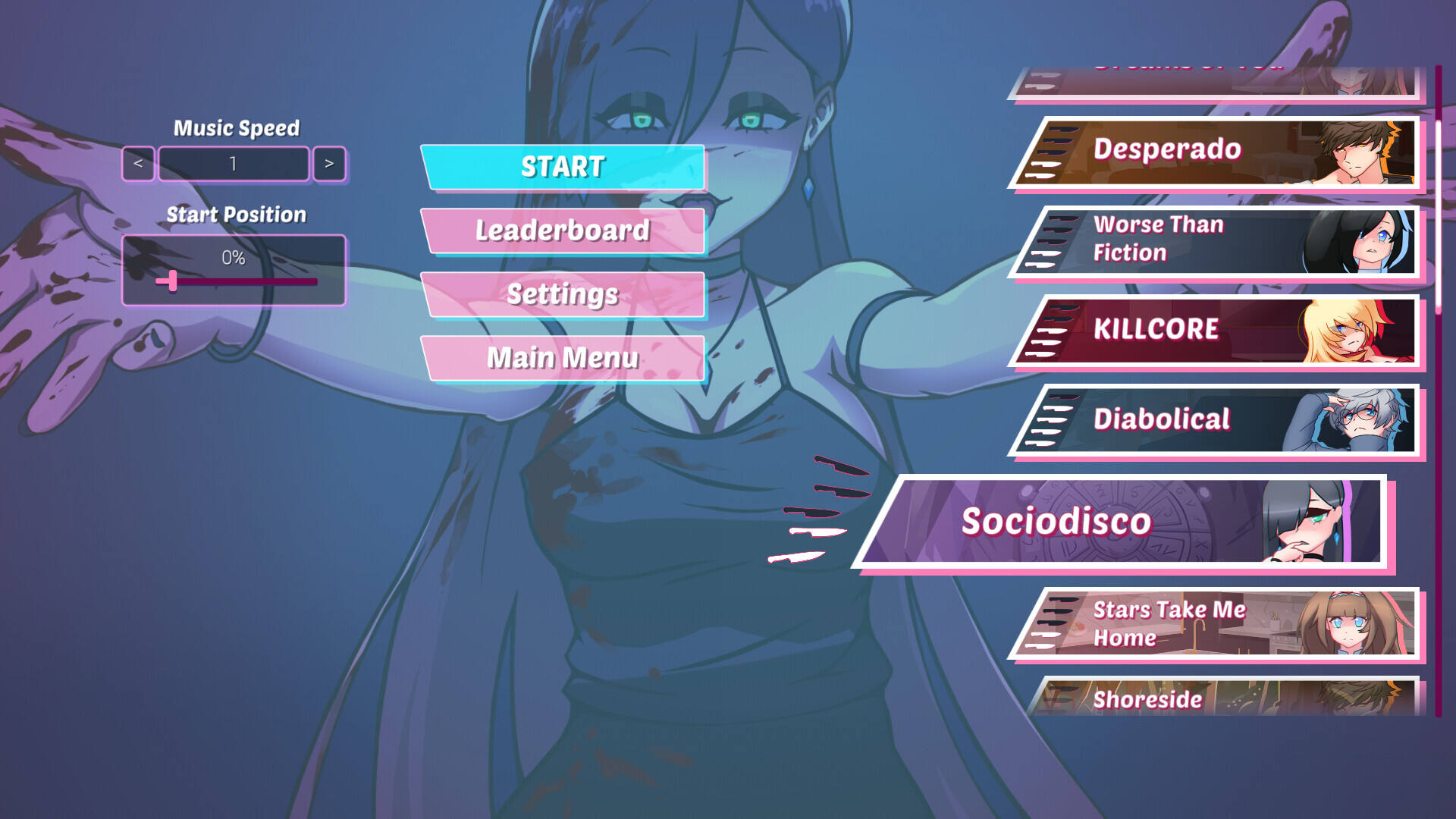1456x819 pixels.
Task: Click the START button
Action: click(563, 167)
